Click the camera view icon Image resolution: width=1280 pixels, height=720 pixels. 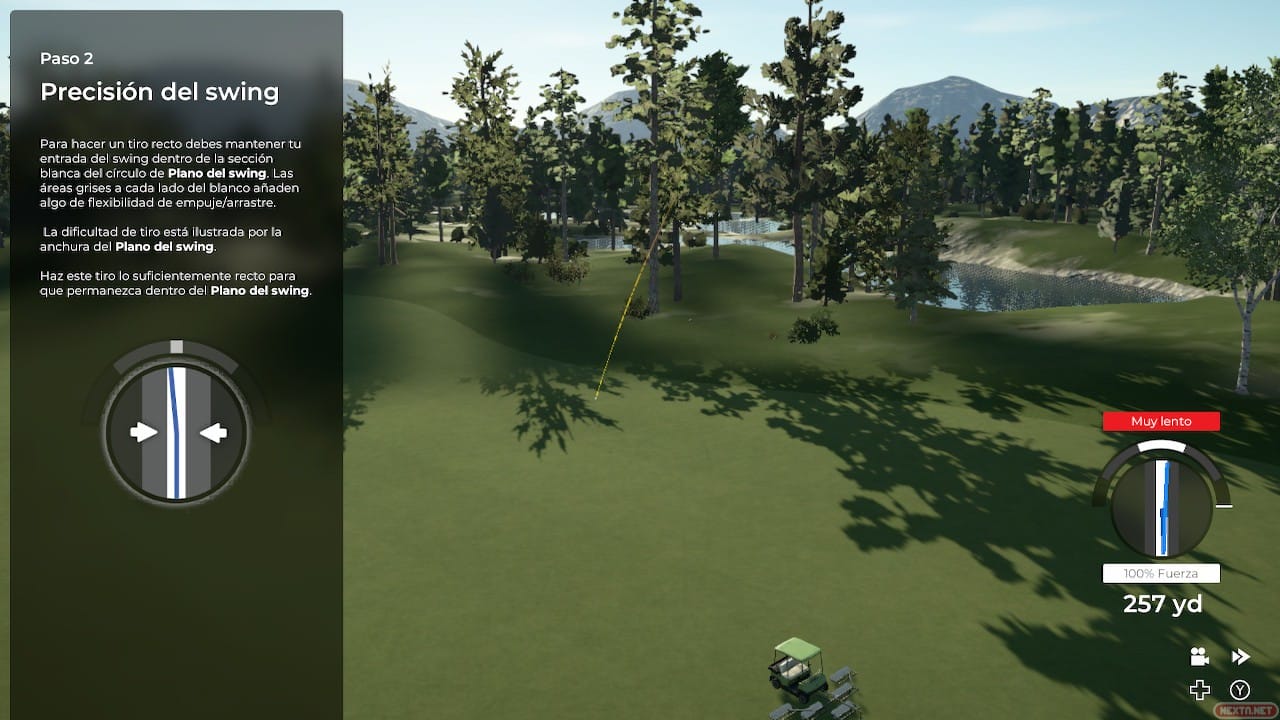point(1199,657)
